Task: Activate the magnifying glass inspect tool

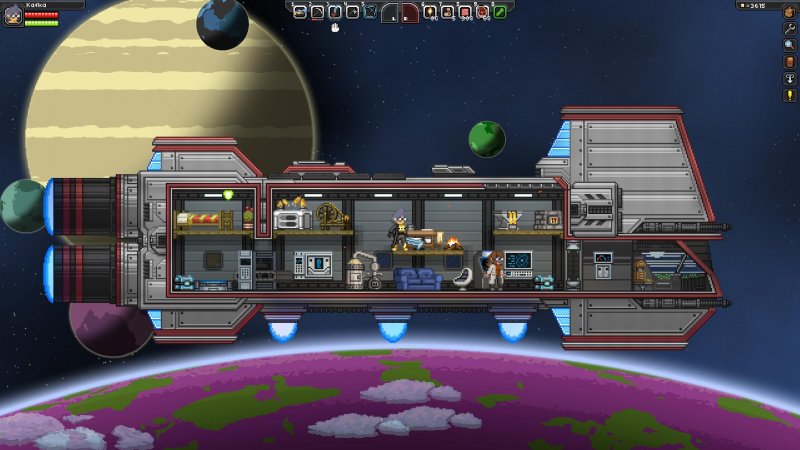Action: pyautogui.click(x=789, y=45)
